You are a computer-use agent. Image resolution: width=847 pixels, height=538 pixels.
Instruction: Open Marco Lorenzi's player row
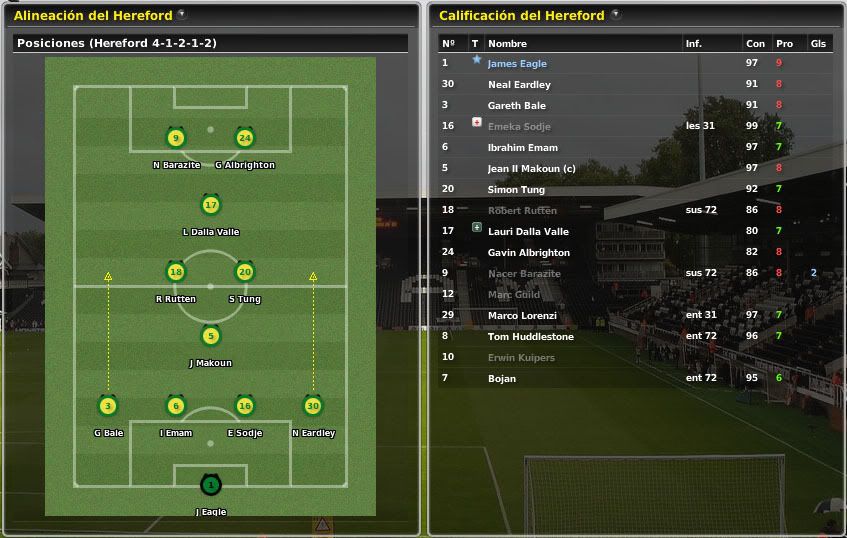[522, 315]
